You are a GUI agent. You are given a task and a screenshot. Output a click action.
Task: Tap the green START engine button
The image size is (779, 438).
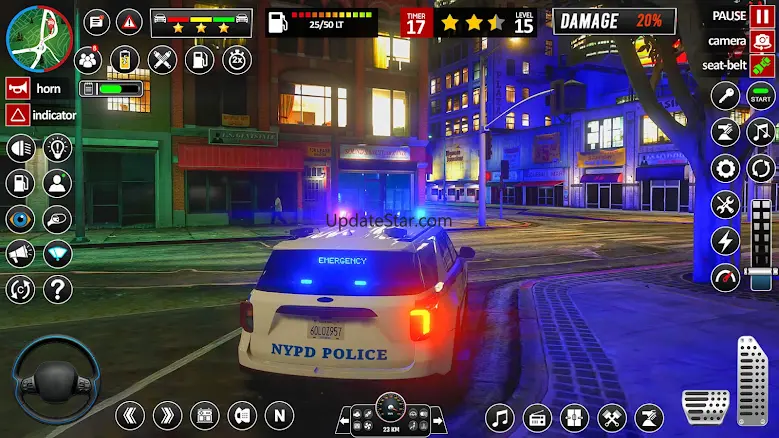[x=761, y=97]
